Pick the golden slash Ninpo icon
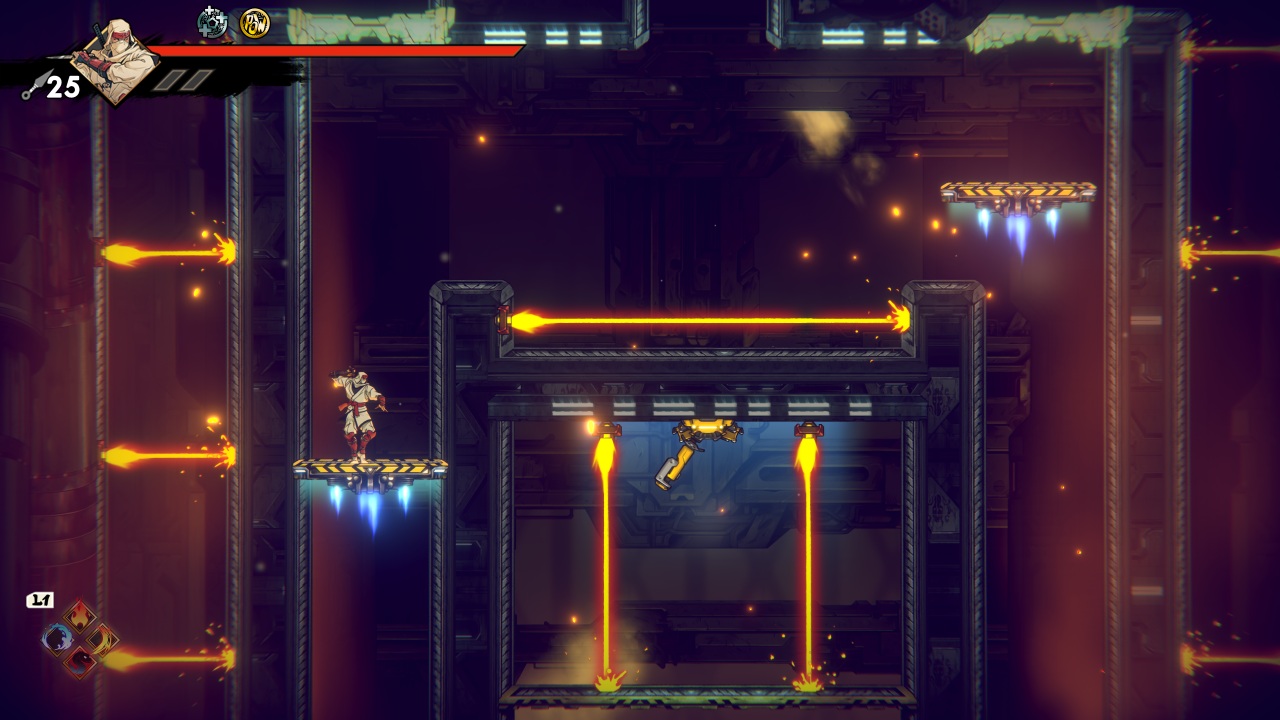 pos(101,638)
